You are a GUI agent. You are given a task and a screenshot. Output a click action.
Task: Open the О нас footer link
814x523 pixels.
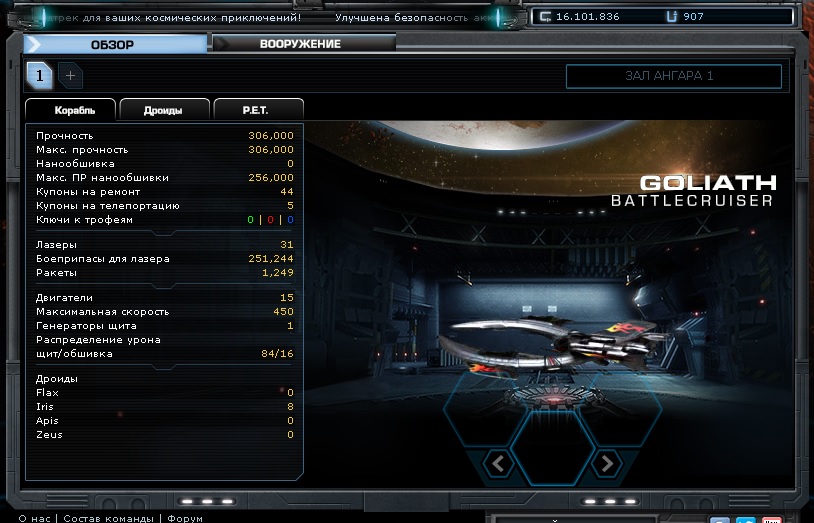34,518
